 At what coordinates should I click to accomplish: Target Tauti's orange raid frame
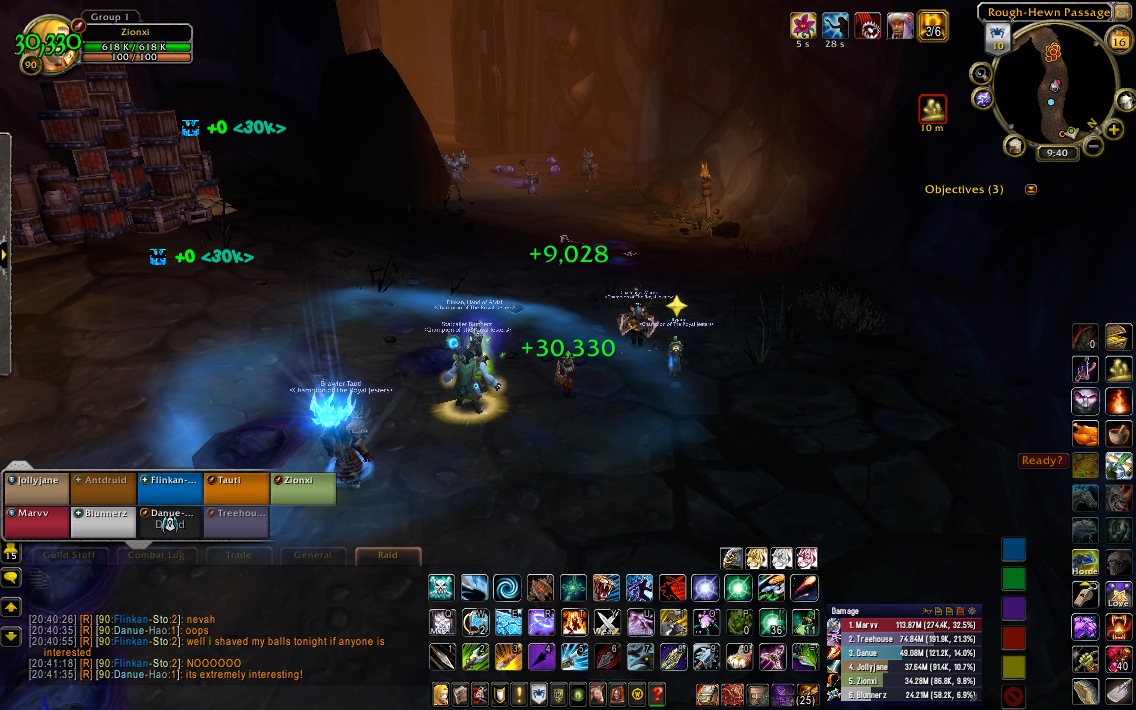236,488
